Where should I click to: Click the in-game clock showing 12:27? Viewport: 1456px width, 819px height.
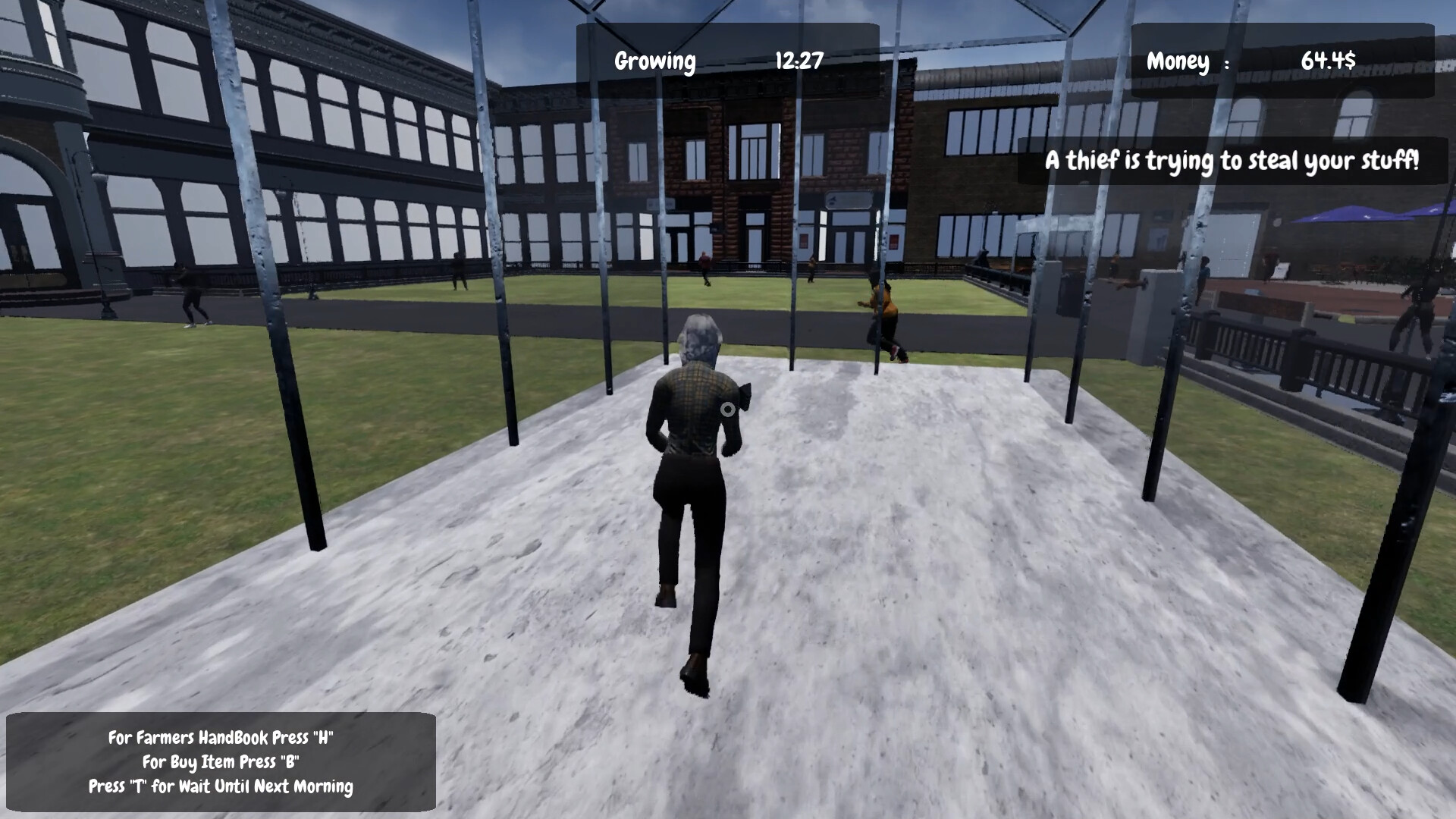click(x=798, y=61)
